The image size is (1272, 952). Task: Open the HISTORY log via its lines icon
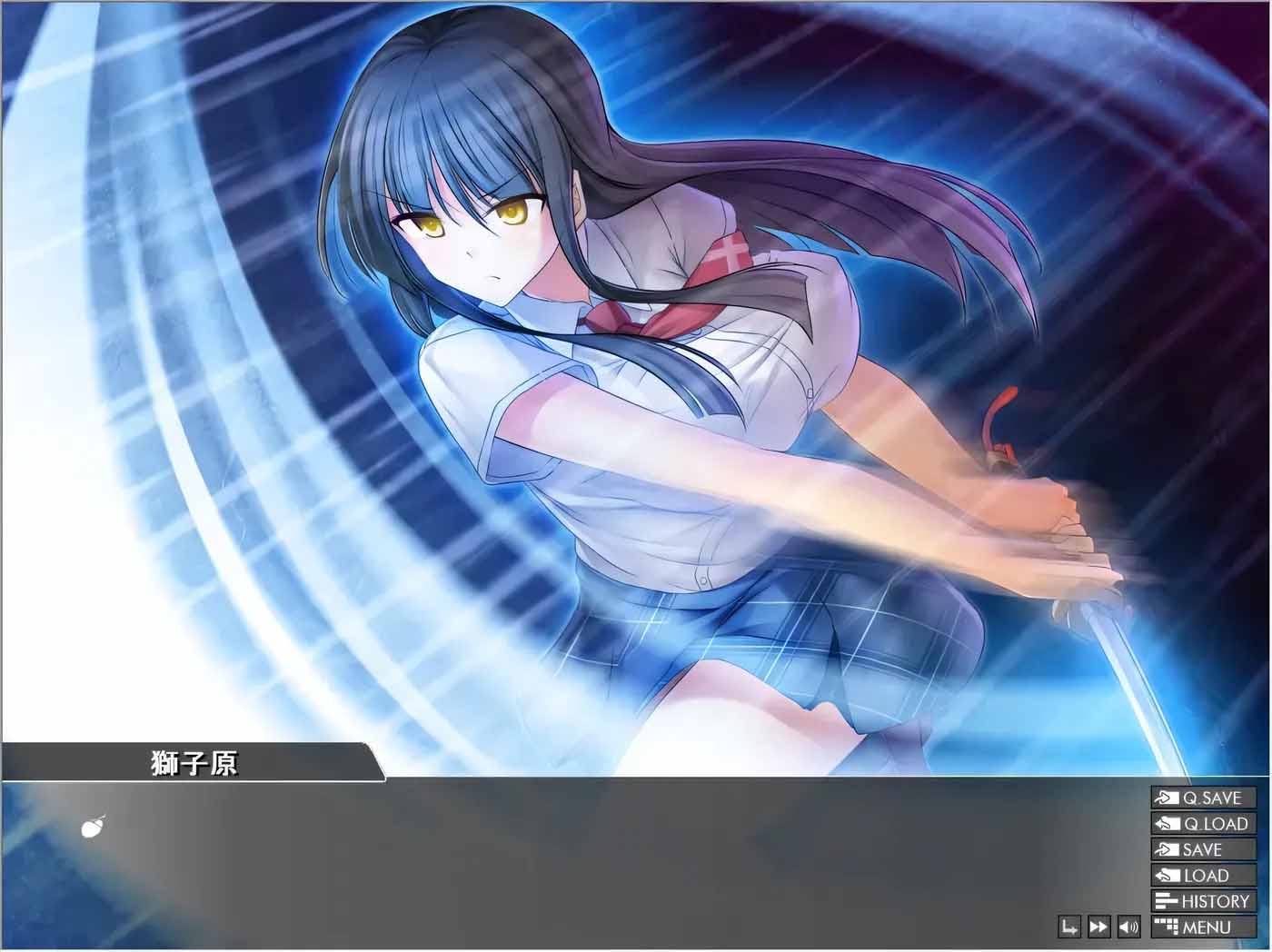pyautogui.click(x=1166, y=901)
